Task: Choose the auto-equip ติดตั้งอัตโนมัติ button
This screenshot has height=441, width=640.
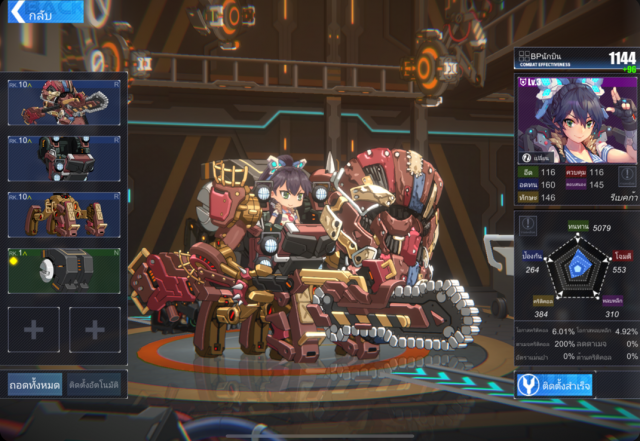Action: pos(95,384)
